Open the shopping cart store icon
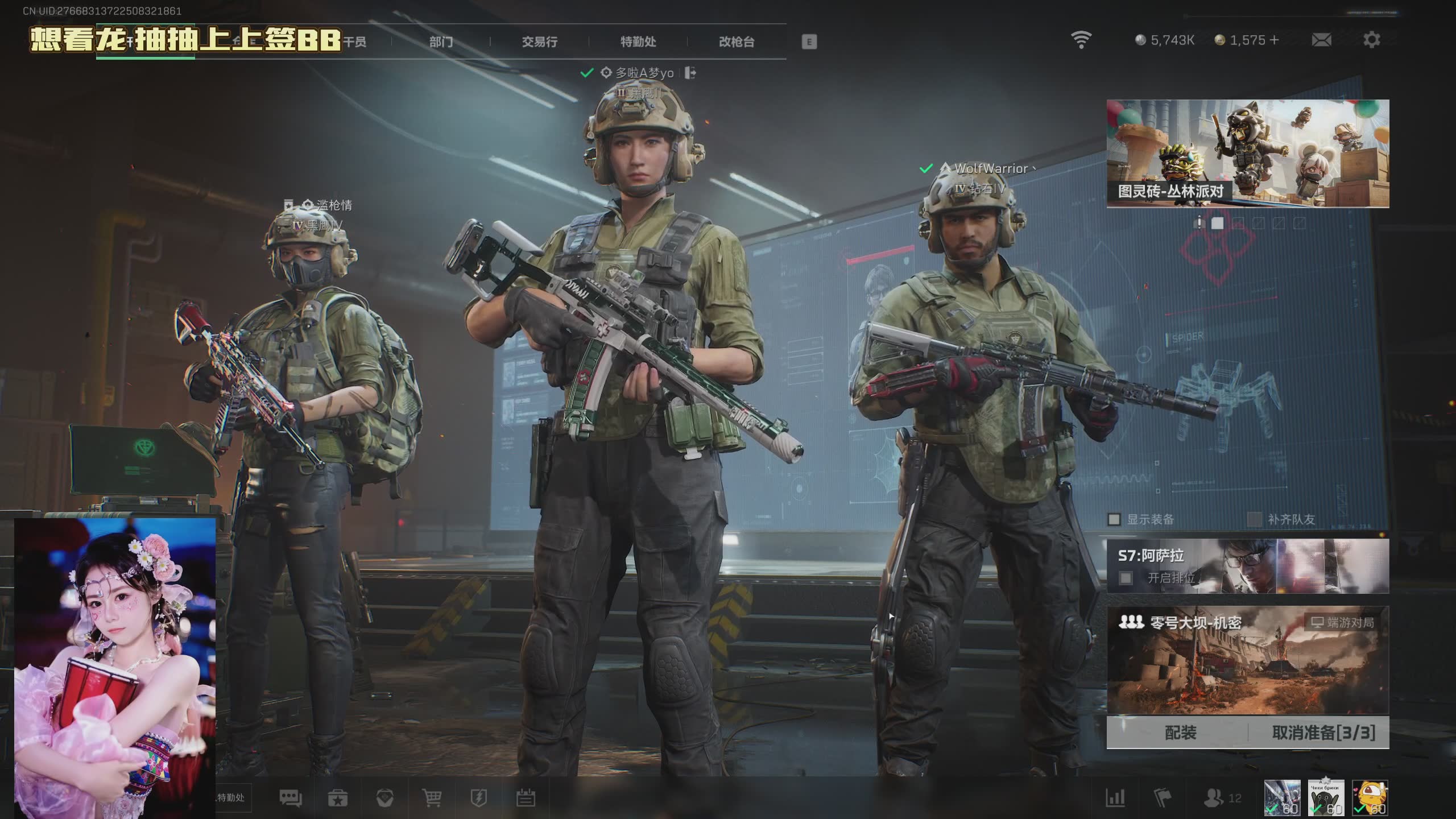The height and width of the screenshot is (819, 1456). pyautogui.click(x=432, y=798)
